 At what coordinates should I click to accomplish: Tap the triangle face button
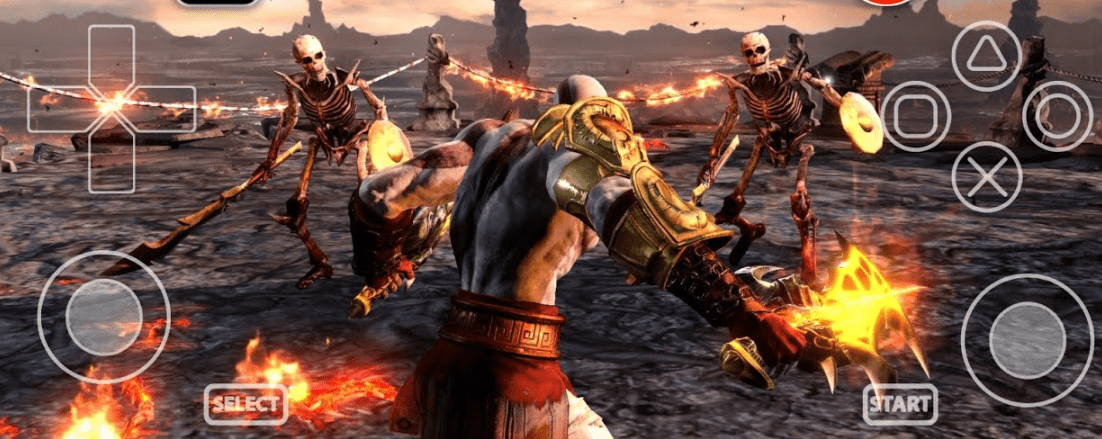tap(986, 56)
